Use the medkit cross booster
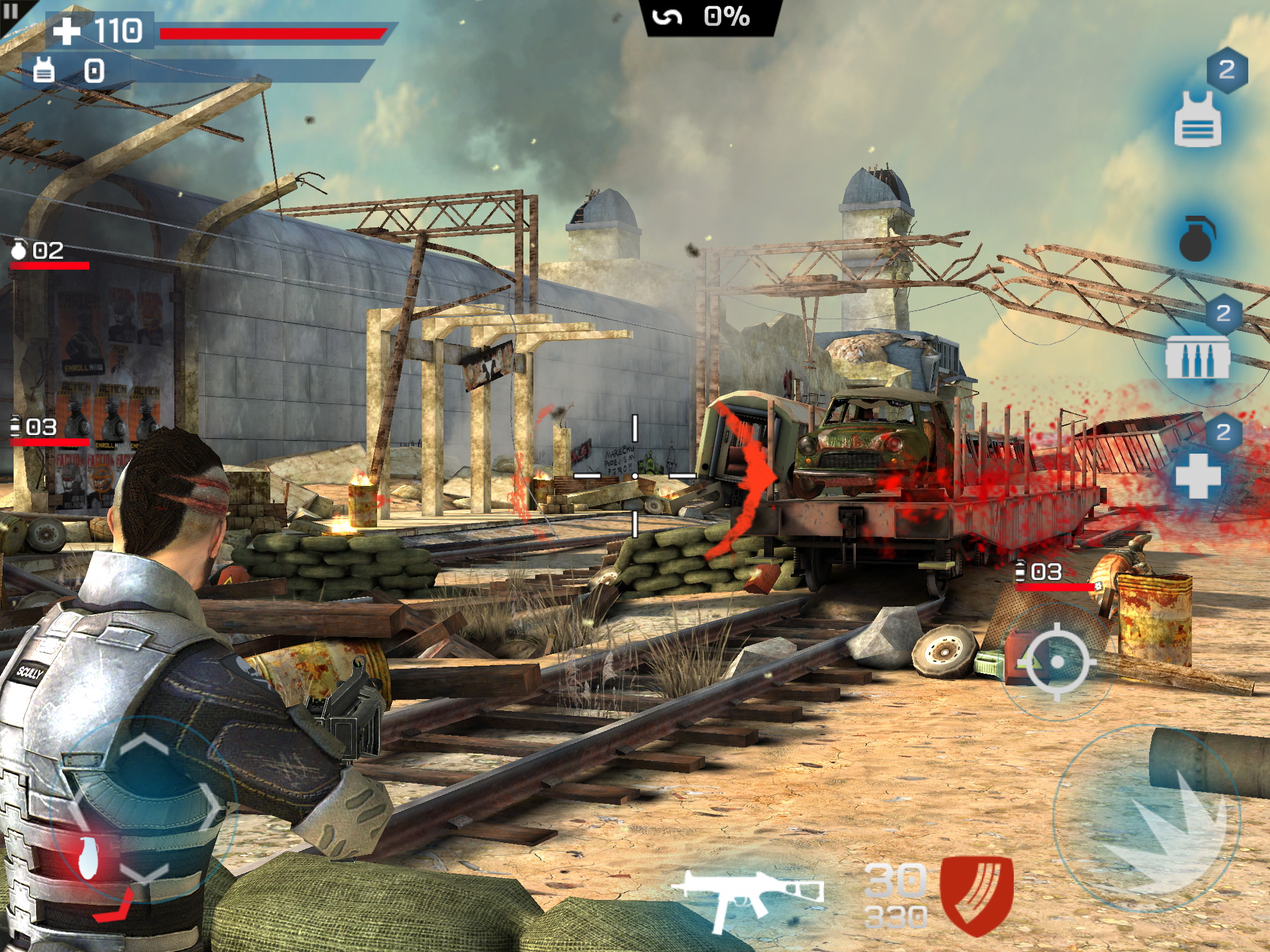The width and height of the screenshot is (1270, 952). [x=1197, y=475]
